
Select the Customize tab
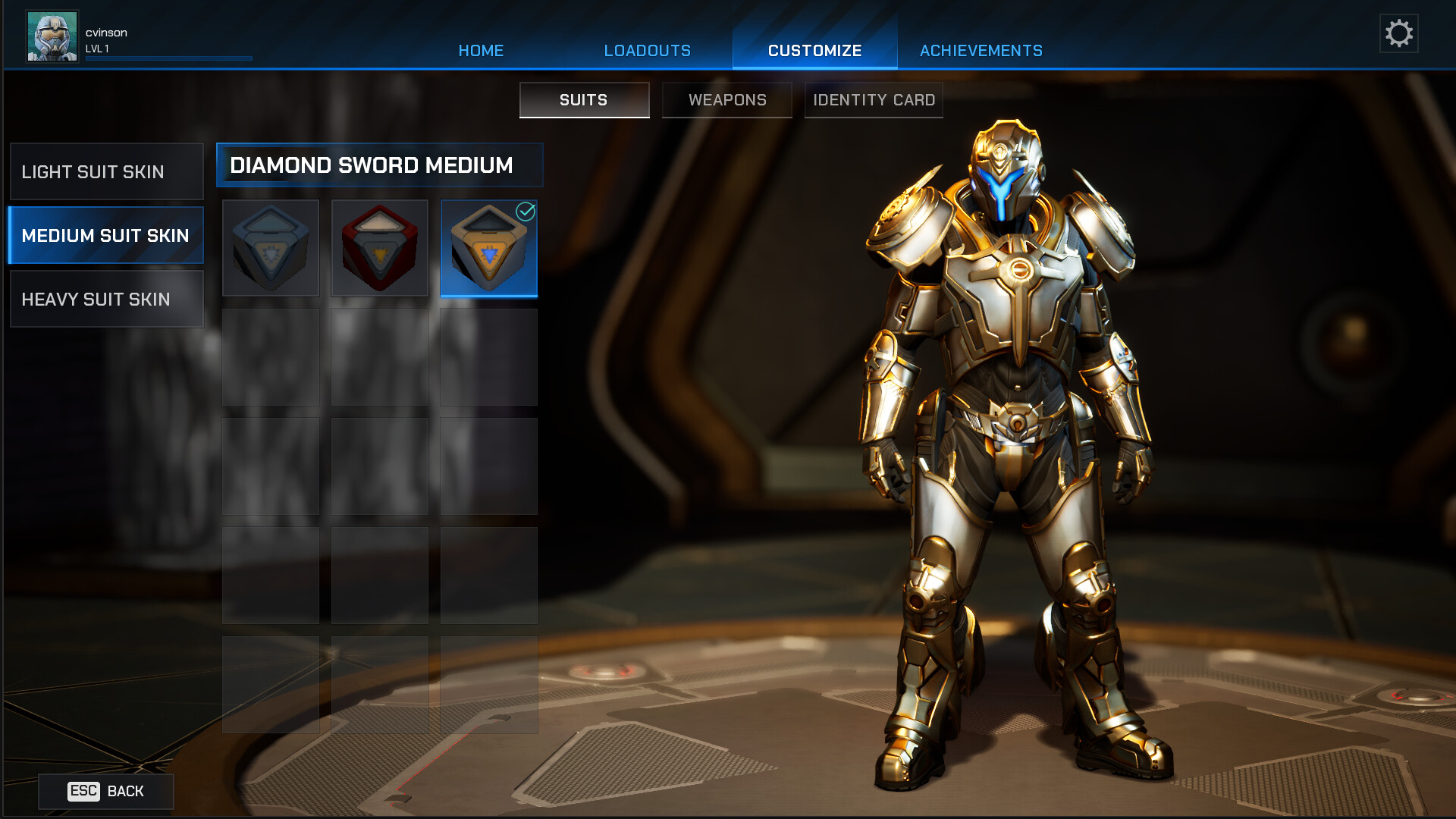814,51
